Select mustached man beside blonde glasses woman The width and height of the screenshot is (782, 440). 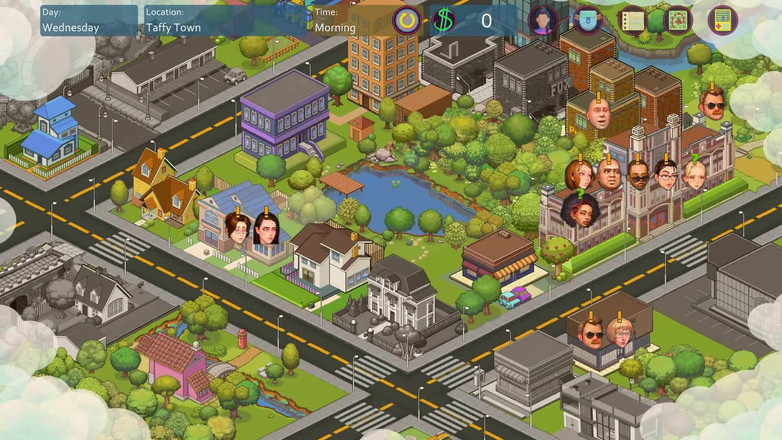click(591, 333)
